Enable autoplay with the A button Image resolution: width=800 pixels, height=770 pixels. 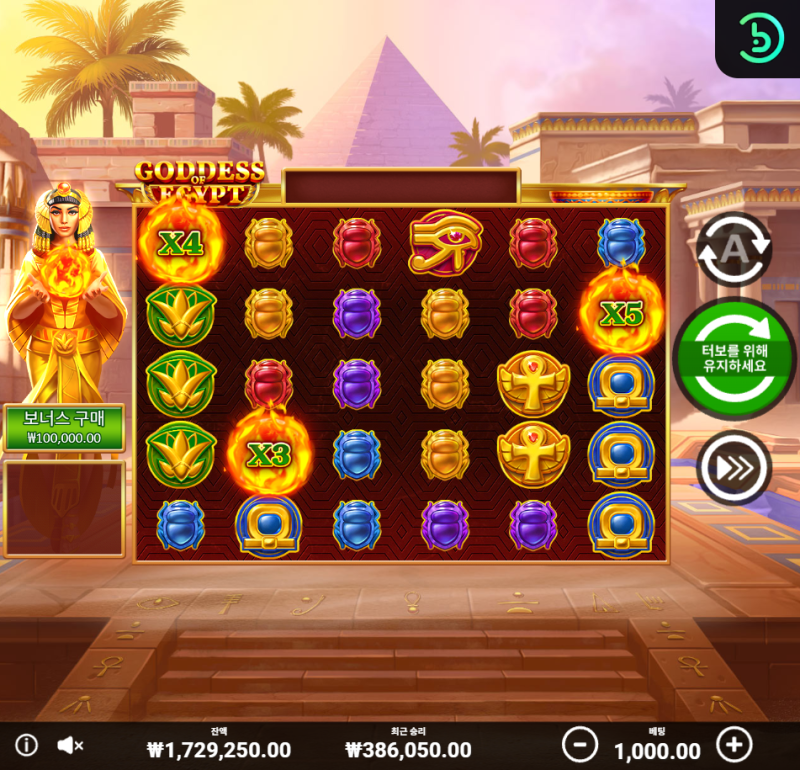click(733, 249)
